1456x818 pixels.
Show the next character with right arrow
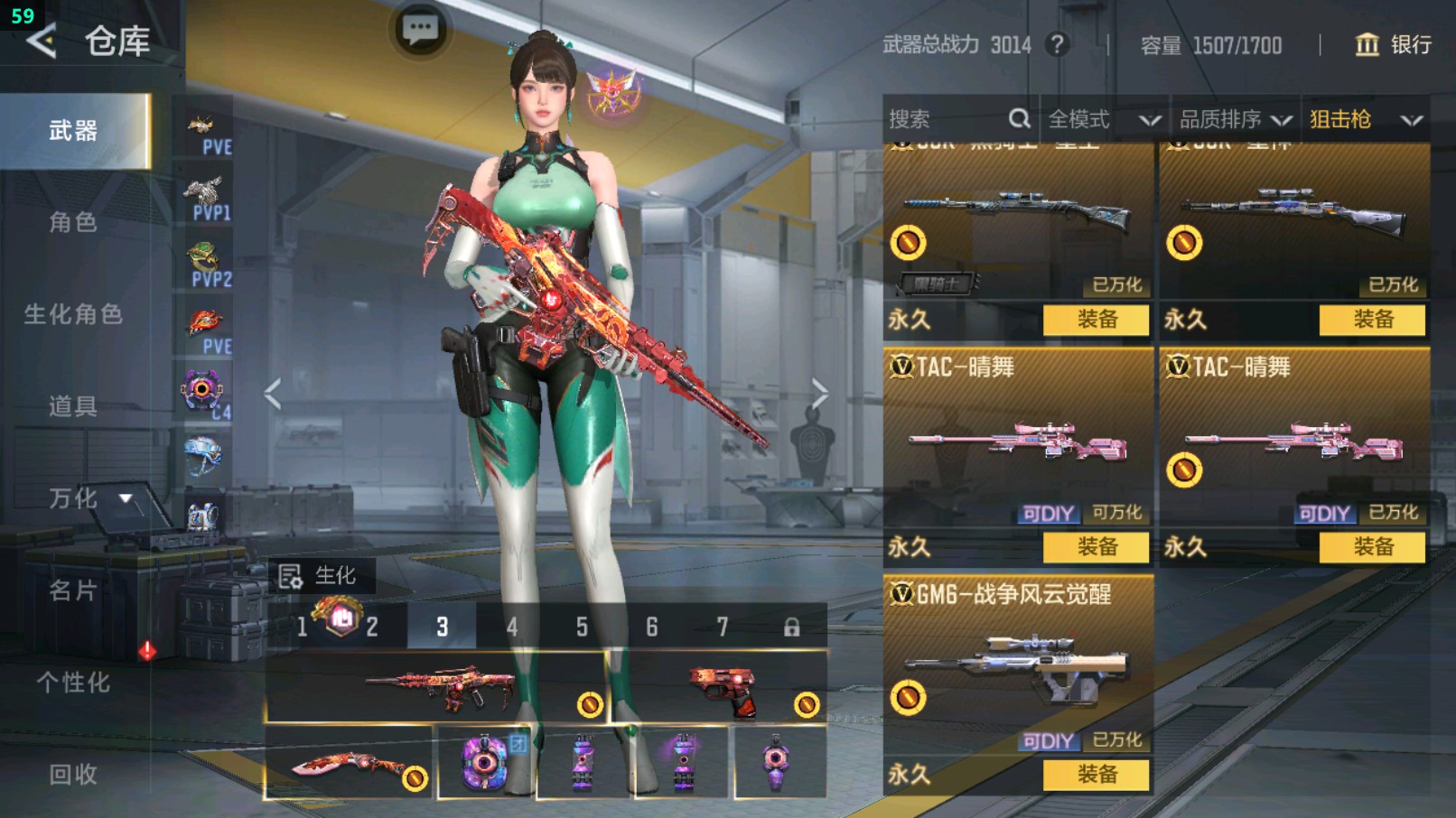pyautogui.click(x=819, y=394)
